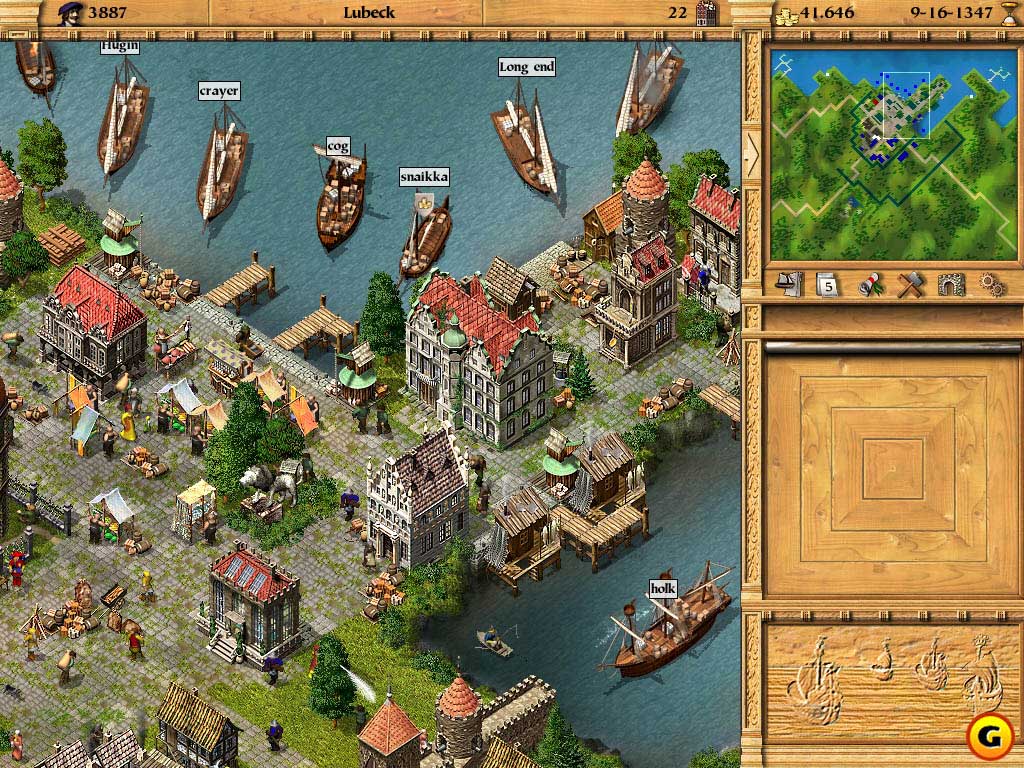Open the gears options menu
Screen dimensions: 1024x768
[991, 285]
